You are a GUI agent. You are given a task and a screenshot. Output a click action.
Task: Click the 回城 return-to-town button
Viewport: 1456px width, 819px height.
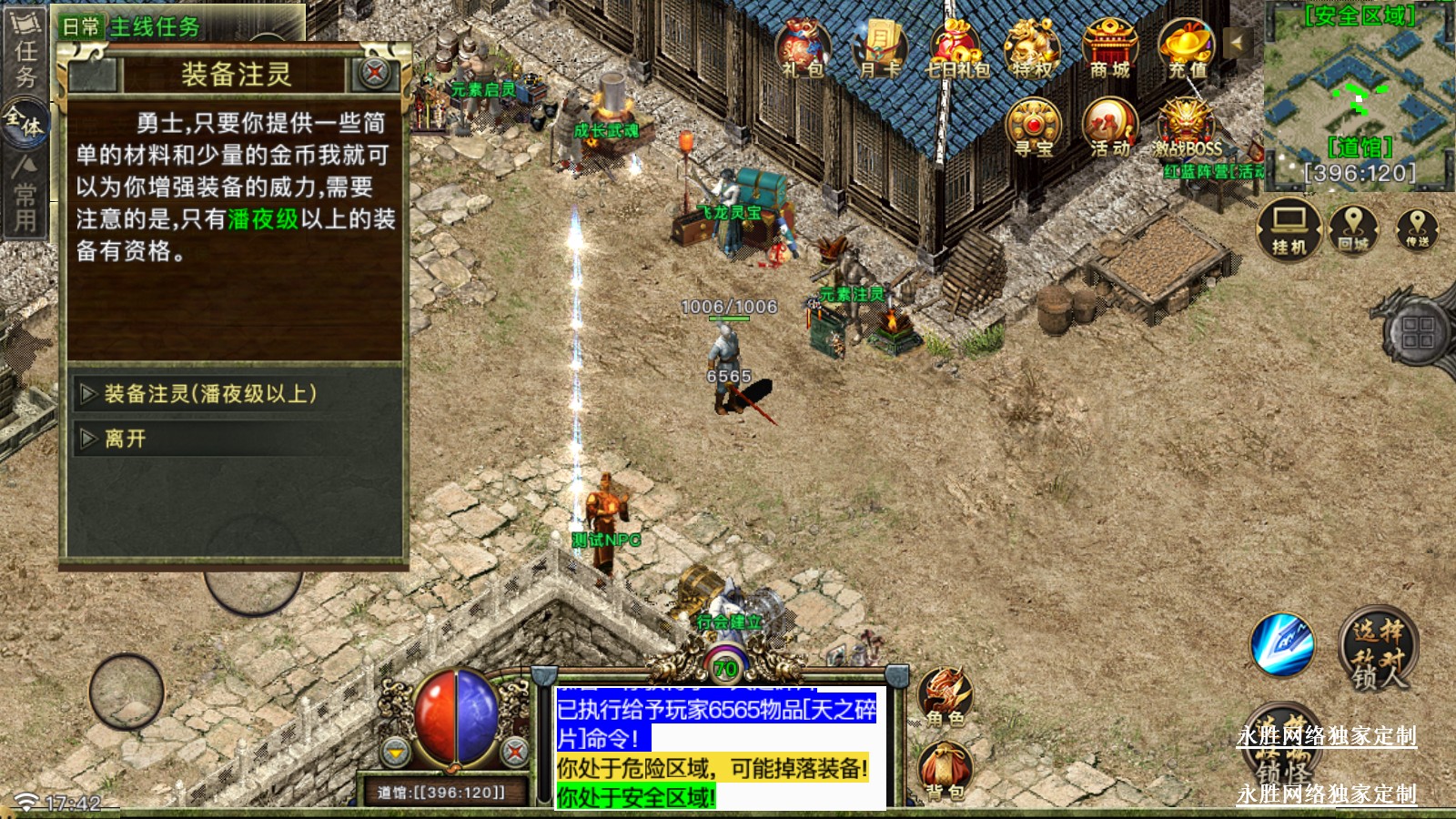tap(1353, 228)
